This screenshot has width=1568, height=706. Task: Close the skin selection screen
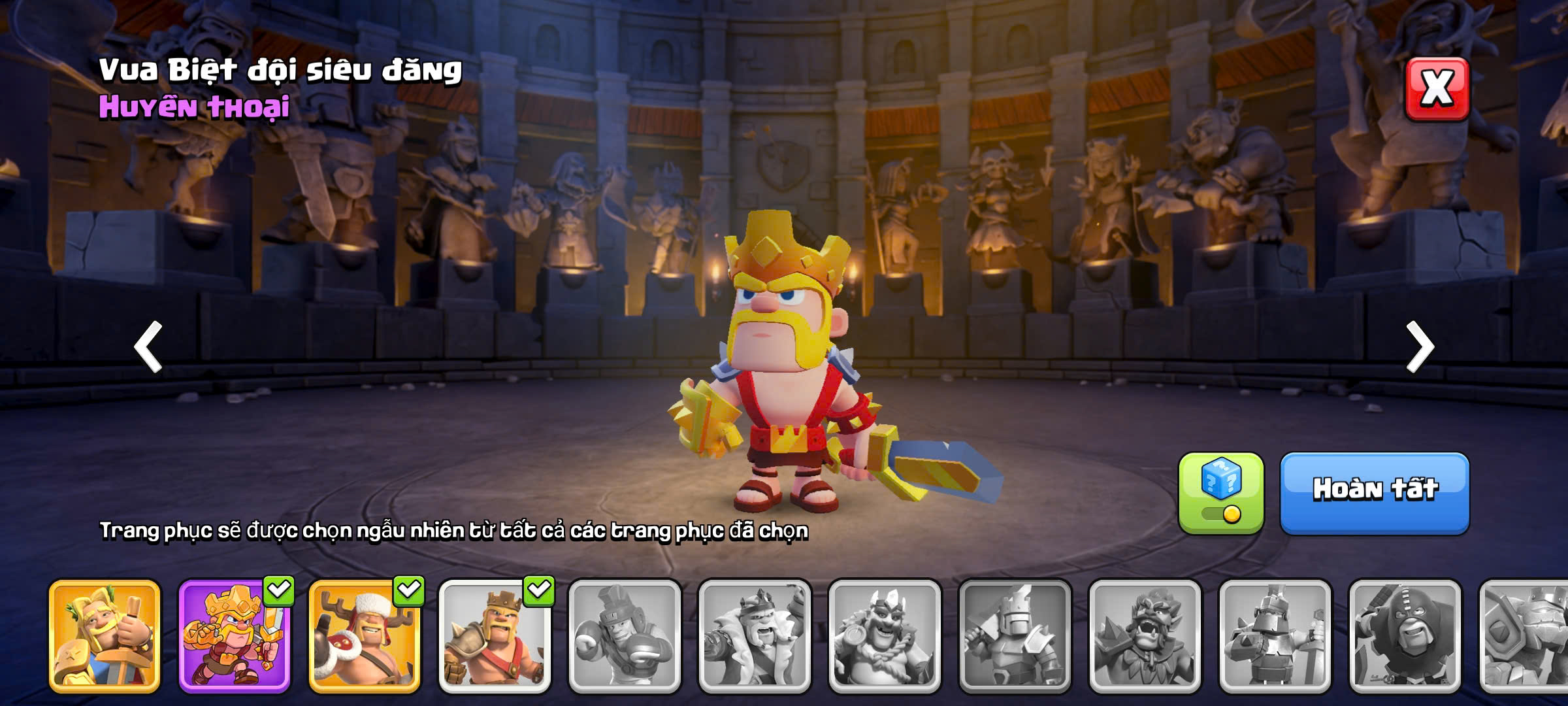[x=1437, y=89]
